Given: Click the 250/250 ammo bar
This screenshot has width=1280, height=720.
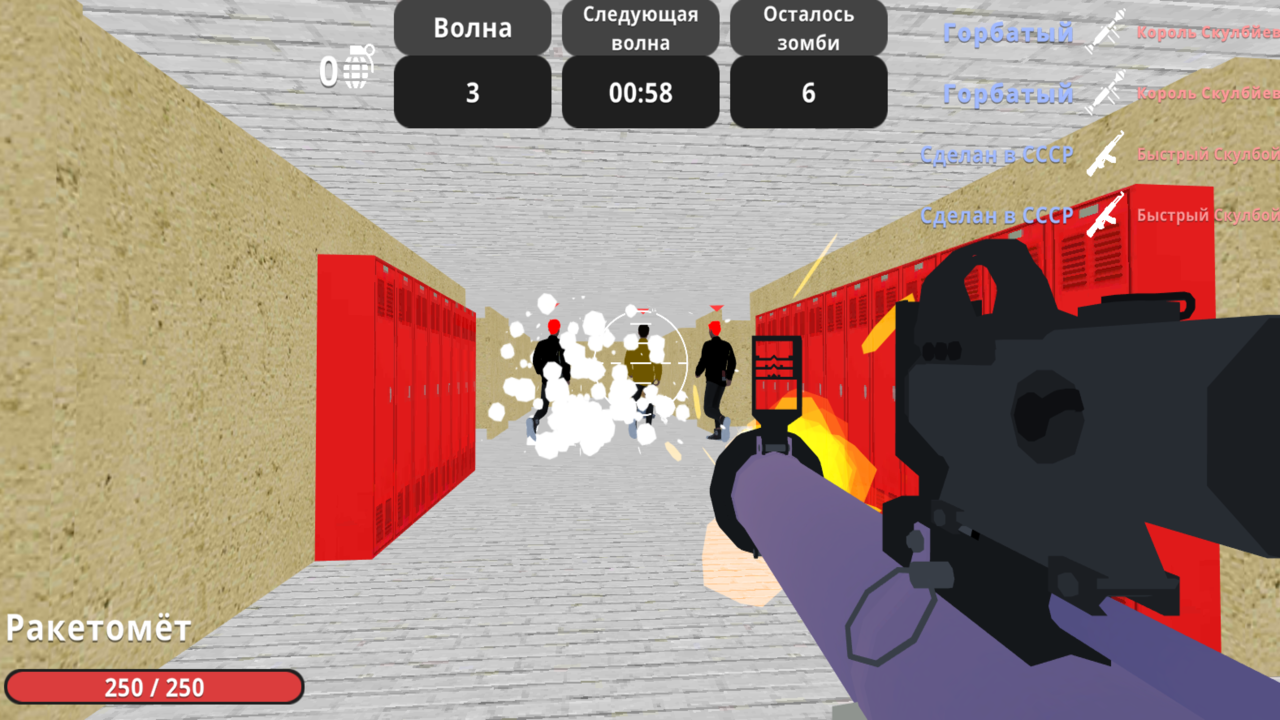Looking at the screenshot, I should (152, 687).
